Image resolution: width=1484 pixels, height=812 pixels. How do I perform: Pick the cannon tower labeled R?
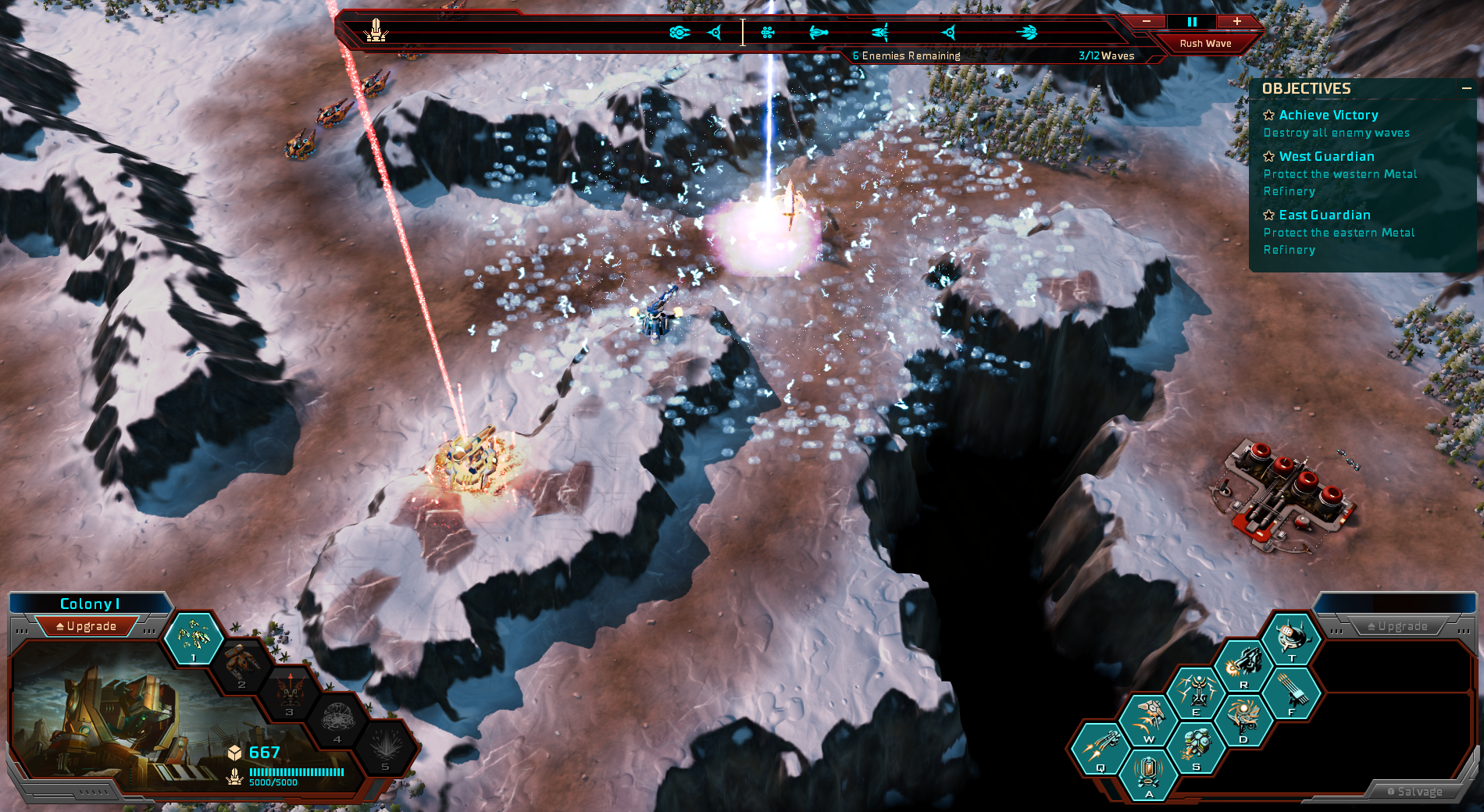1243,666
